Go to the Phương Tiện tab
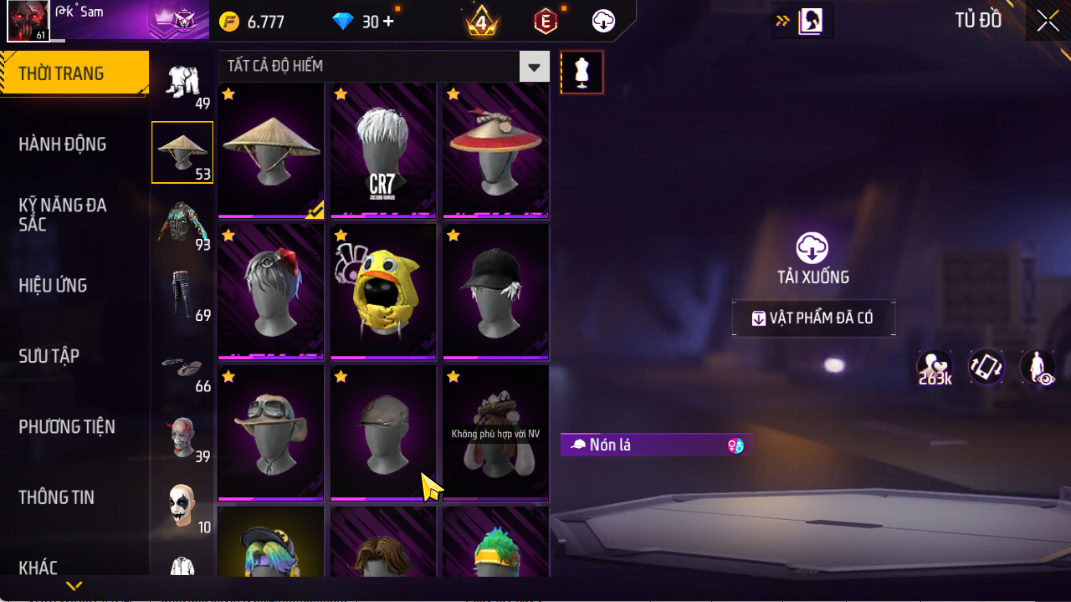1071x602 pixels. (66, 427)
